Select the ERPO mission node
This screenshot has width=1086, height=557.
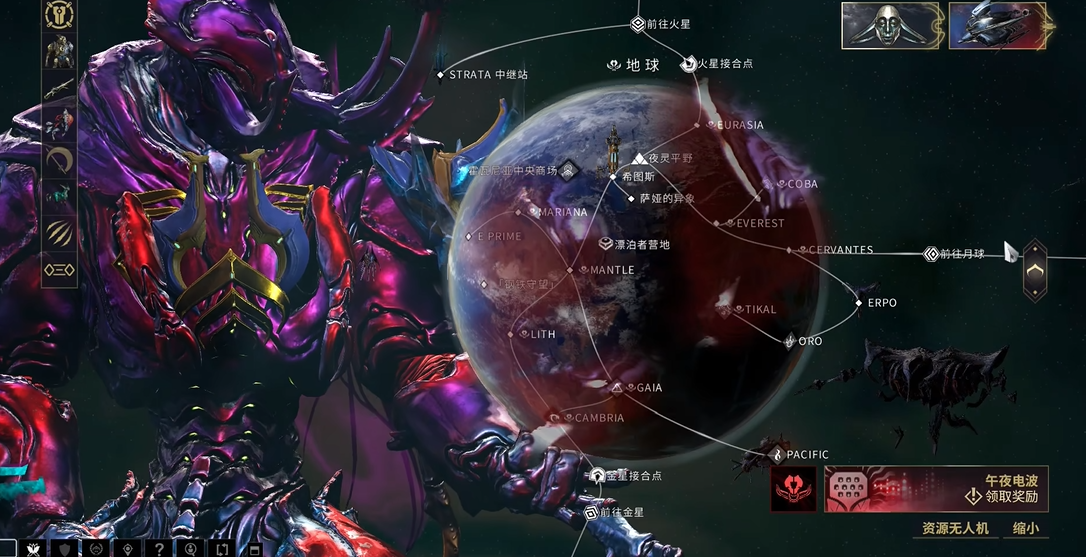coord(859,302)
